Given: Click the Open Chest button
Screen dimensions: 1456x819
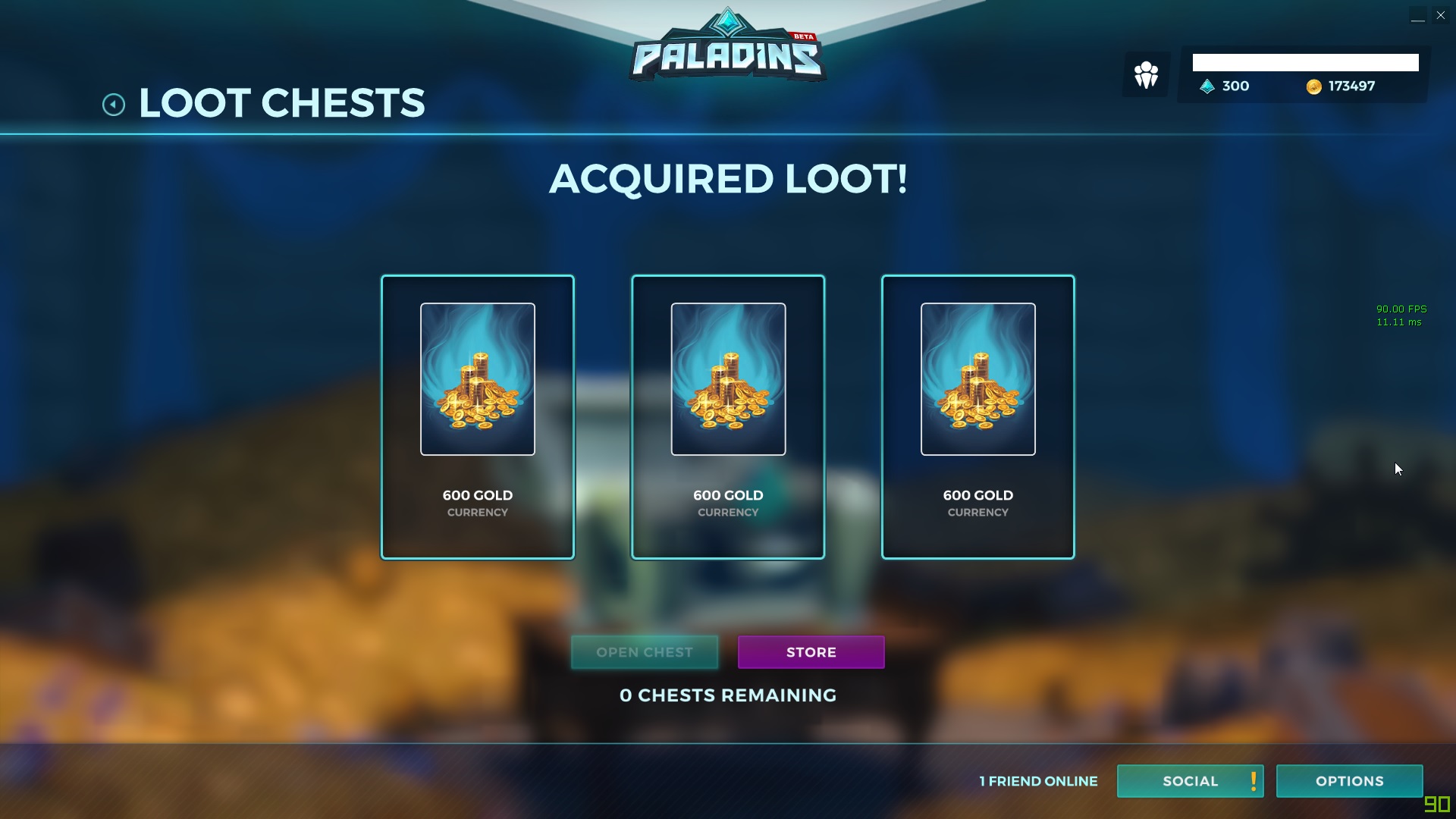Looking at the screenshot, I should [645, 652].
